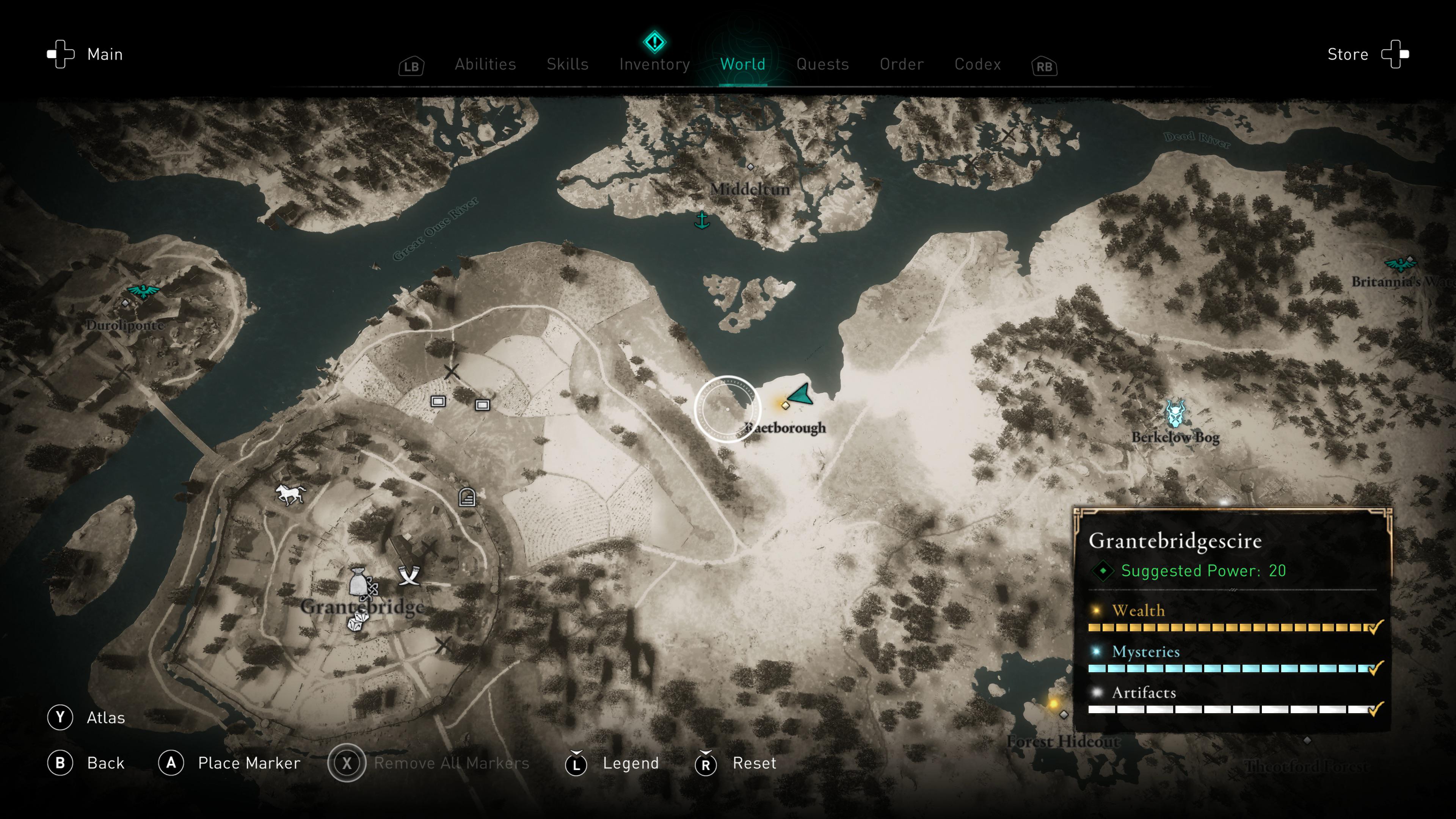Select the drinking horns marker in Grantebridge
1456x819 pixels.
coord(409,575)
